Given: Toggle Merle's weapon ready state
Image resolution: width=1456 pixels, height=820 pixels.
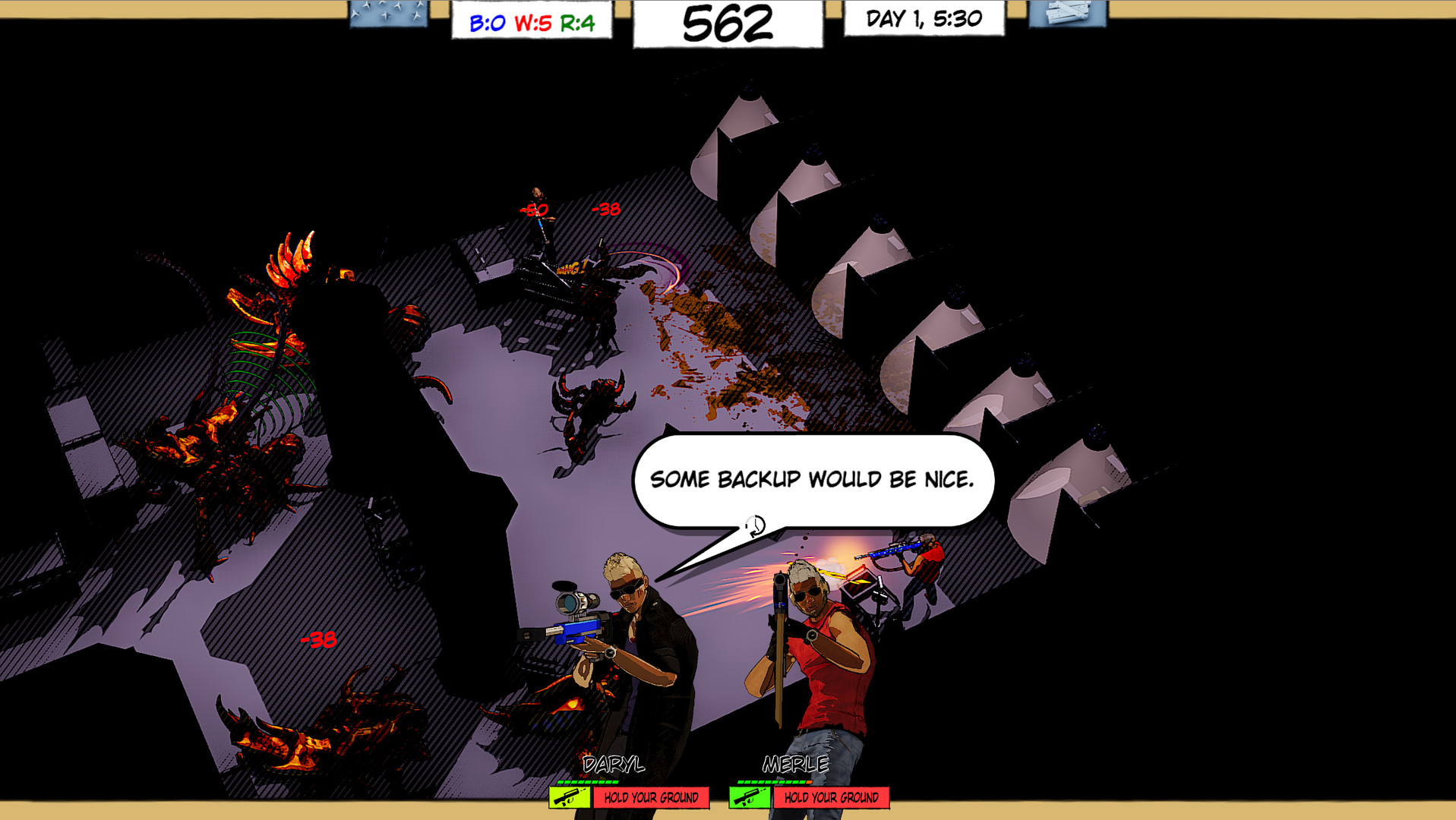Looking at the screenshot, I should [x=750, y=798].
